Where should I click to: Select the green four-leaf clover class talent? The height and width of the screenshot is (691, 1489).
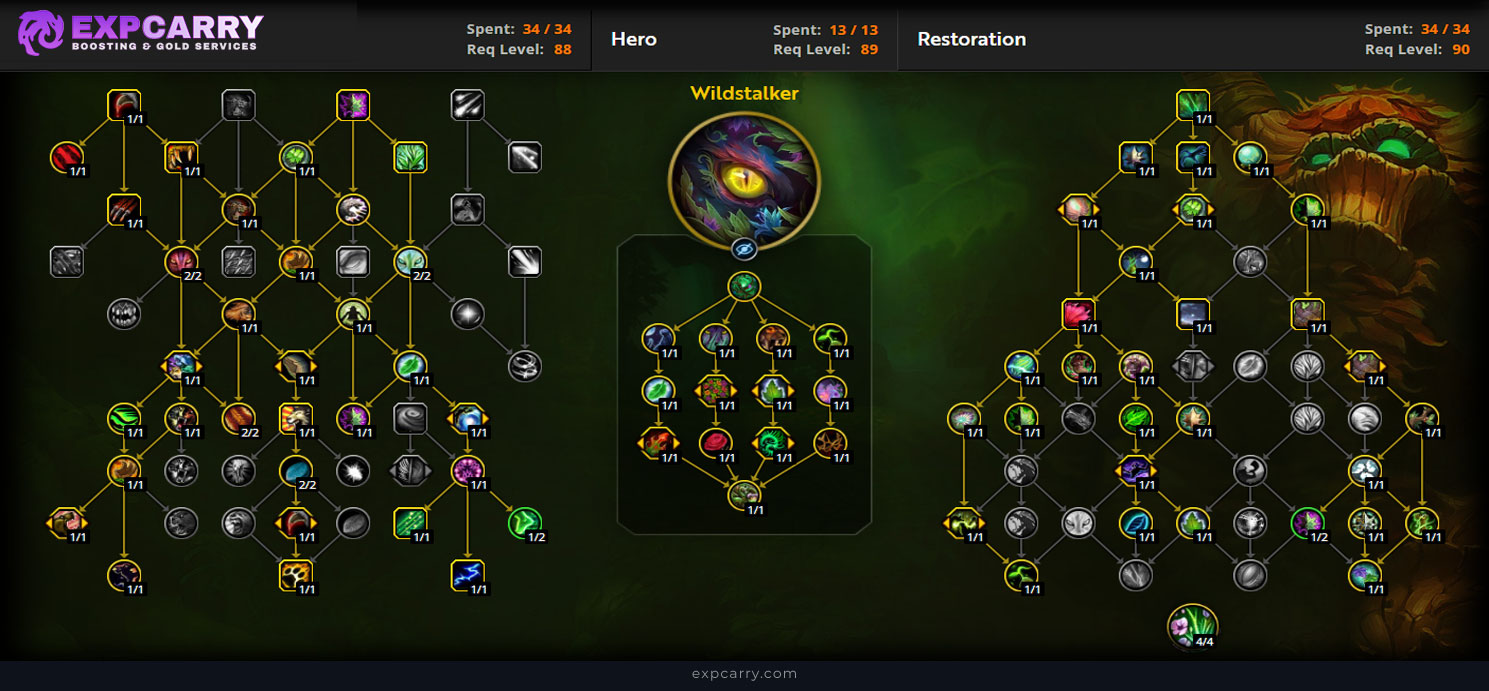tap(297, 157)
